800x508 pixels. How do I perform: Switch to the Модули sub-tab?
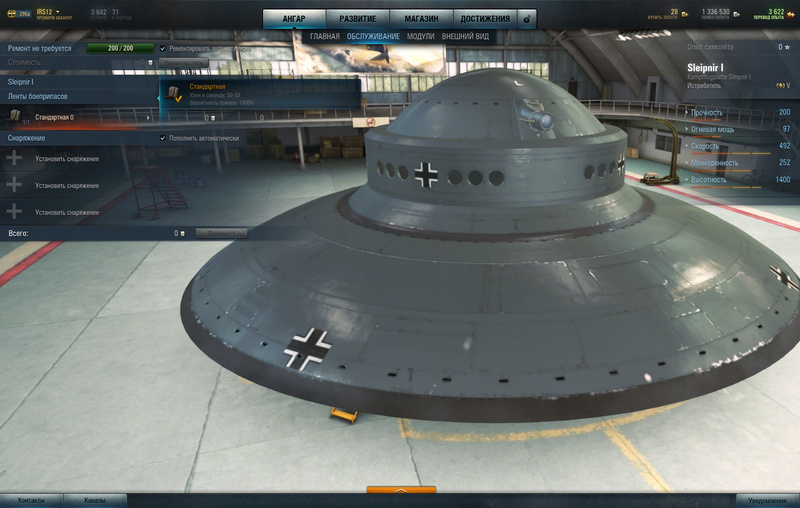pyautogui.click(x=420, y=37)
